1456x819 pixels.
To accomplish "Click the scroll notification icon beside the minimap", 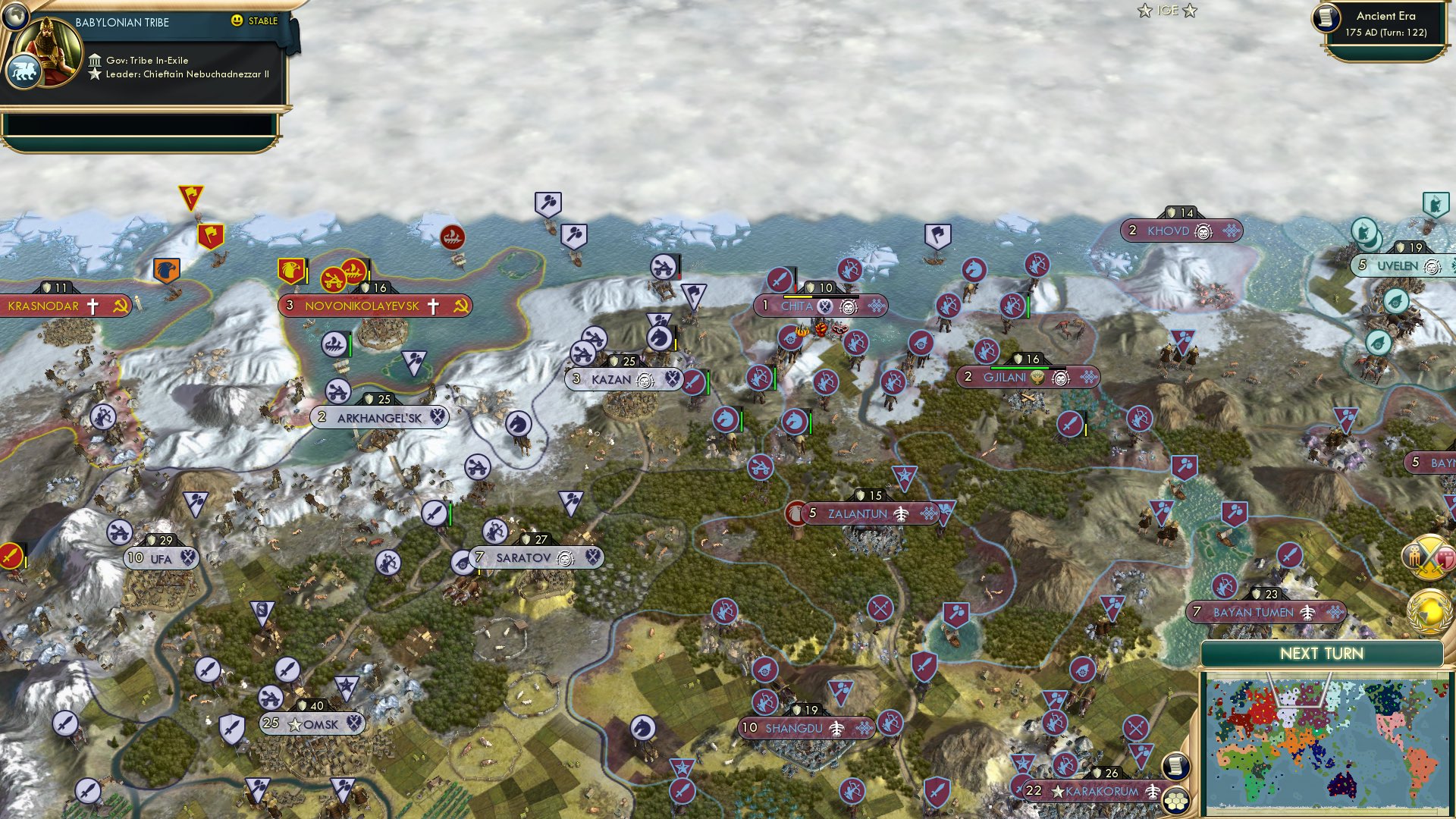I will tap(1176, 767).
